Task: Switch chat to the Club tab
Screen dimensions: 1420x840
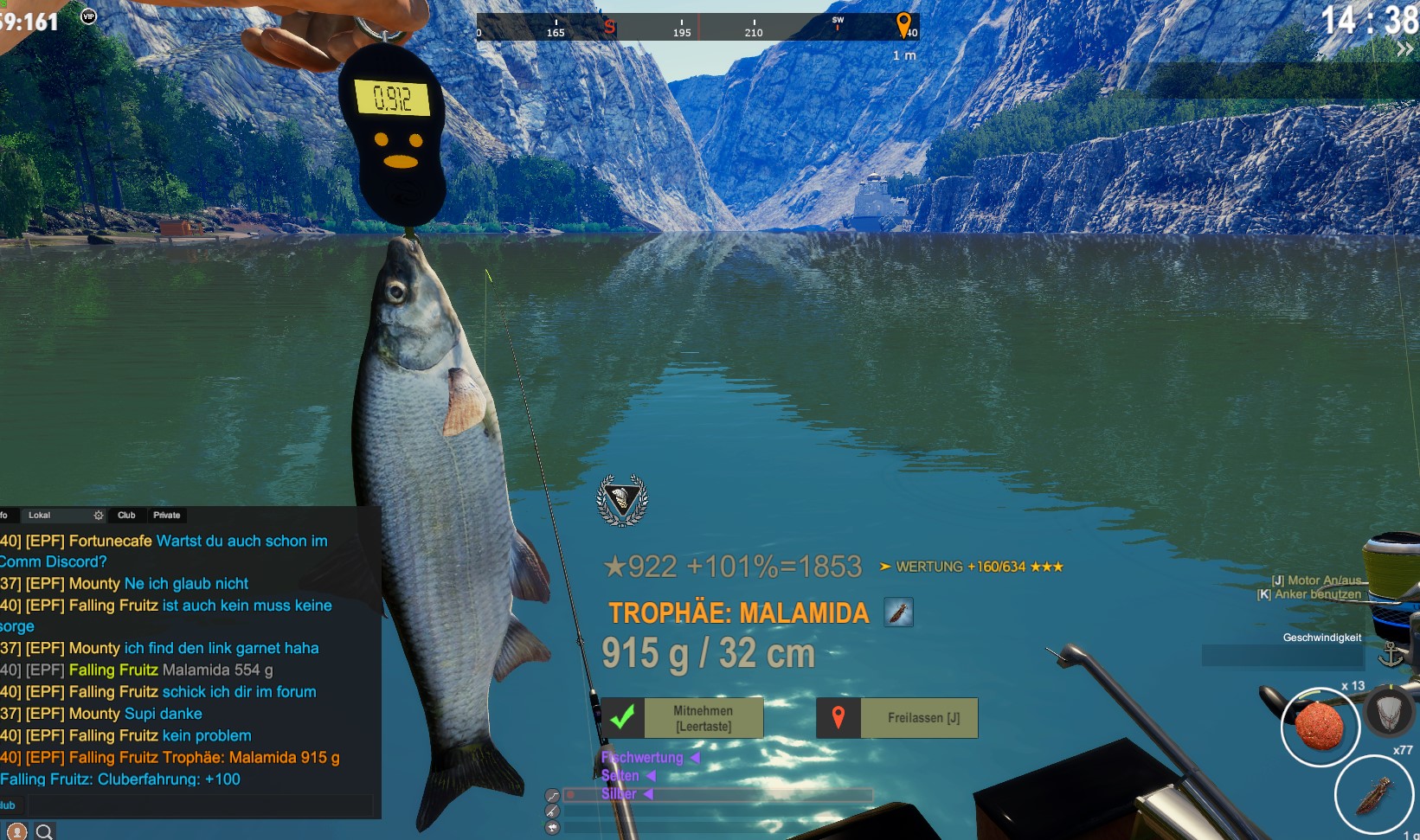Action: pos(126,515)
